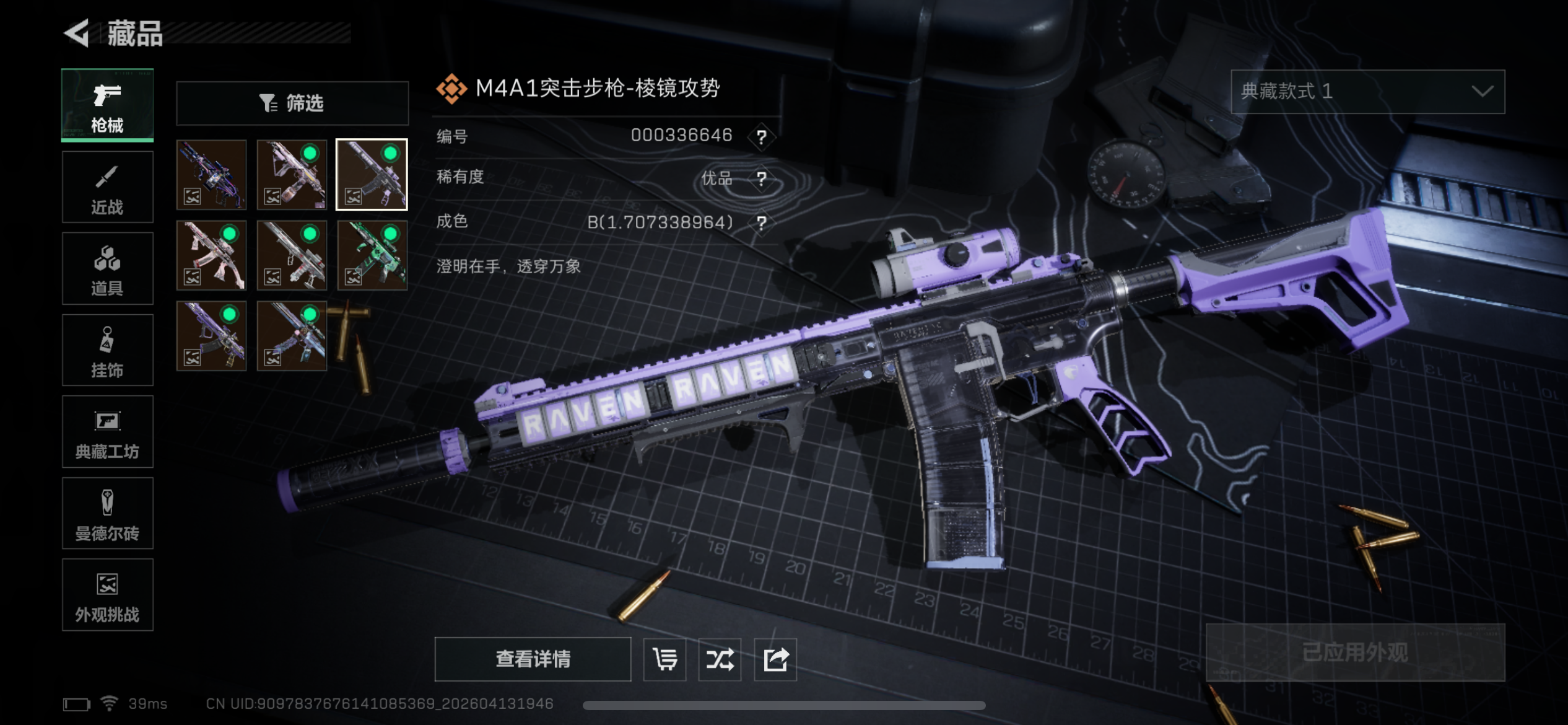Go back using the arrow beside 藏品
Viewport: 1568px width, 725px height.
pos(77,33)
